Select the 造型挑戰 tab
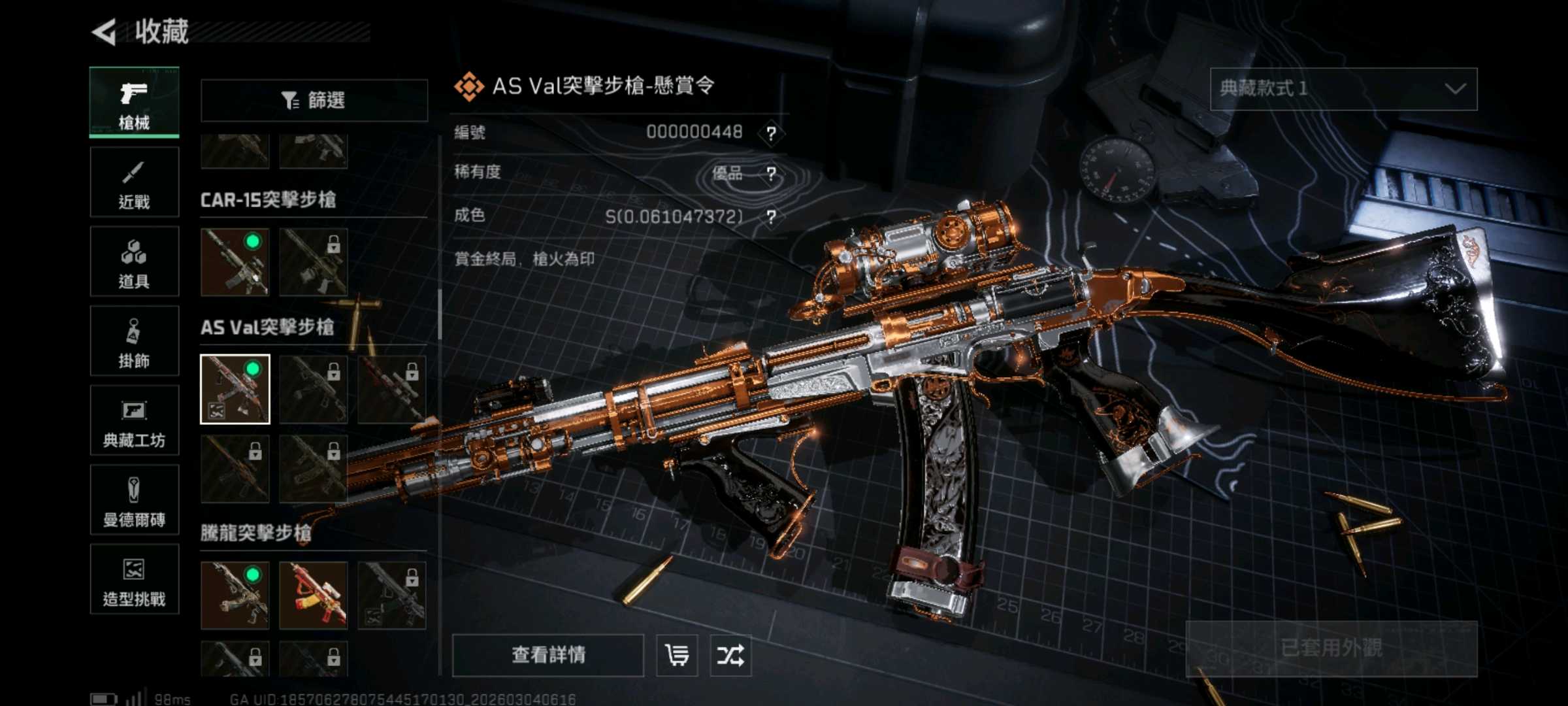Screen dimensions: 1568x706 pos(134,579)
